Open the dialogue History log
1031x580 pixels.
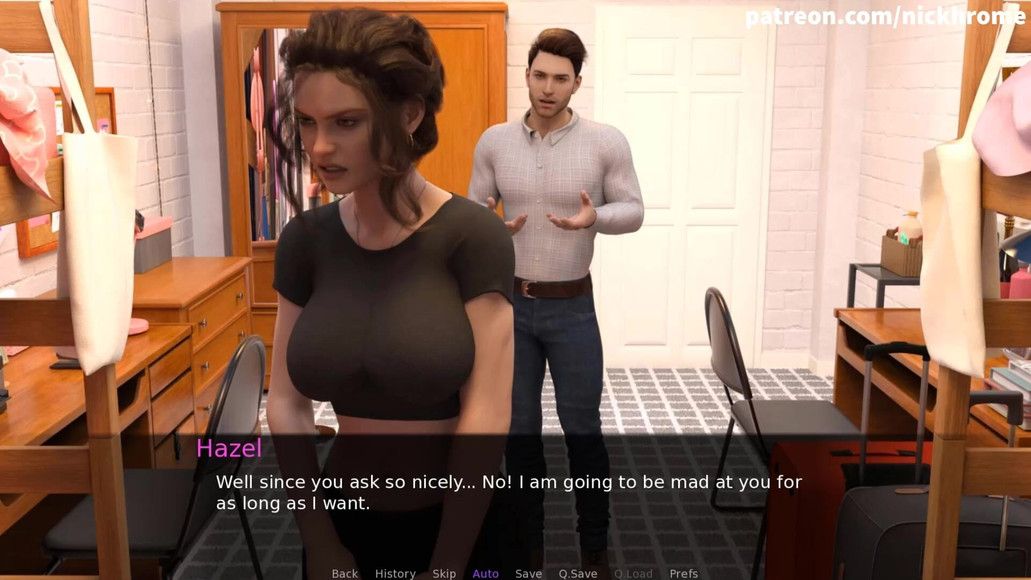click(395, 573)
